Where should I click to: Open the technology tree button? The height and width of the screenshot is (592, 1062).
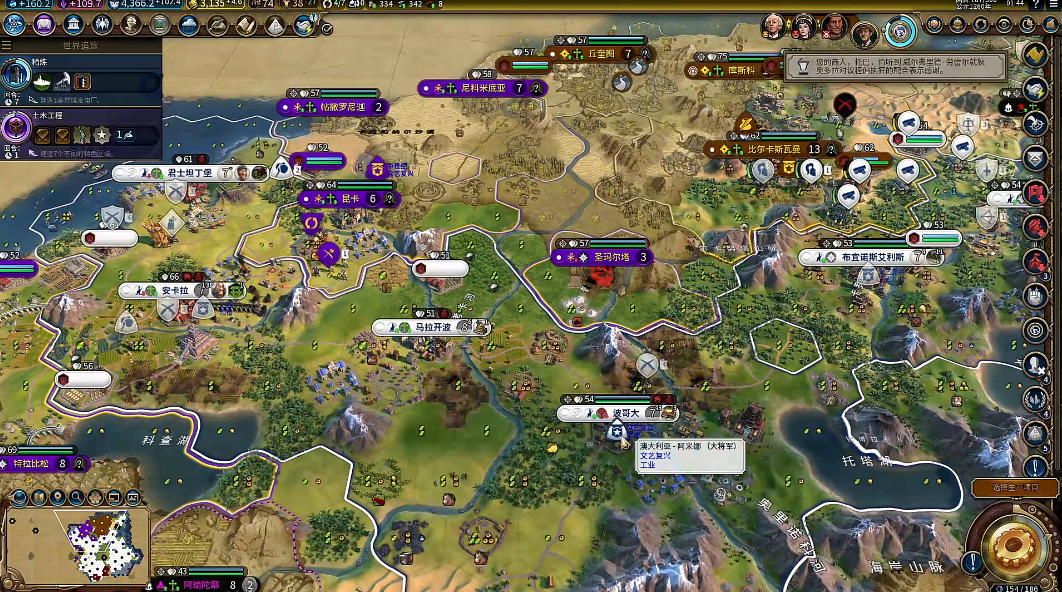[x=16, y=25]
